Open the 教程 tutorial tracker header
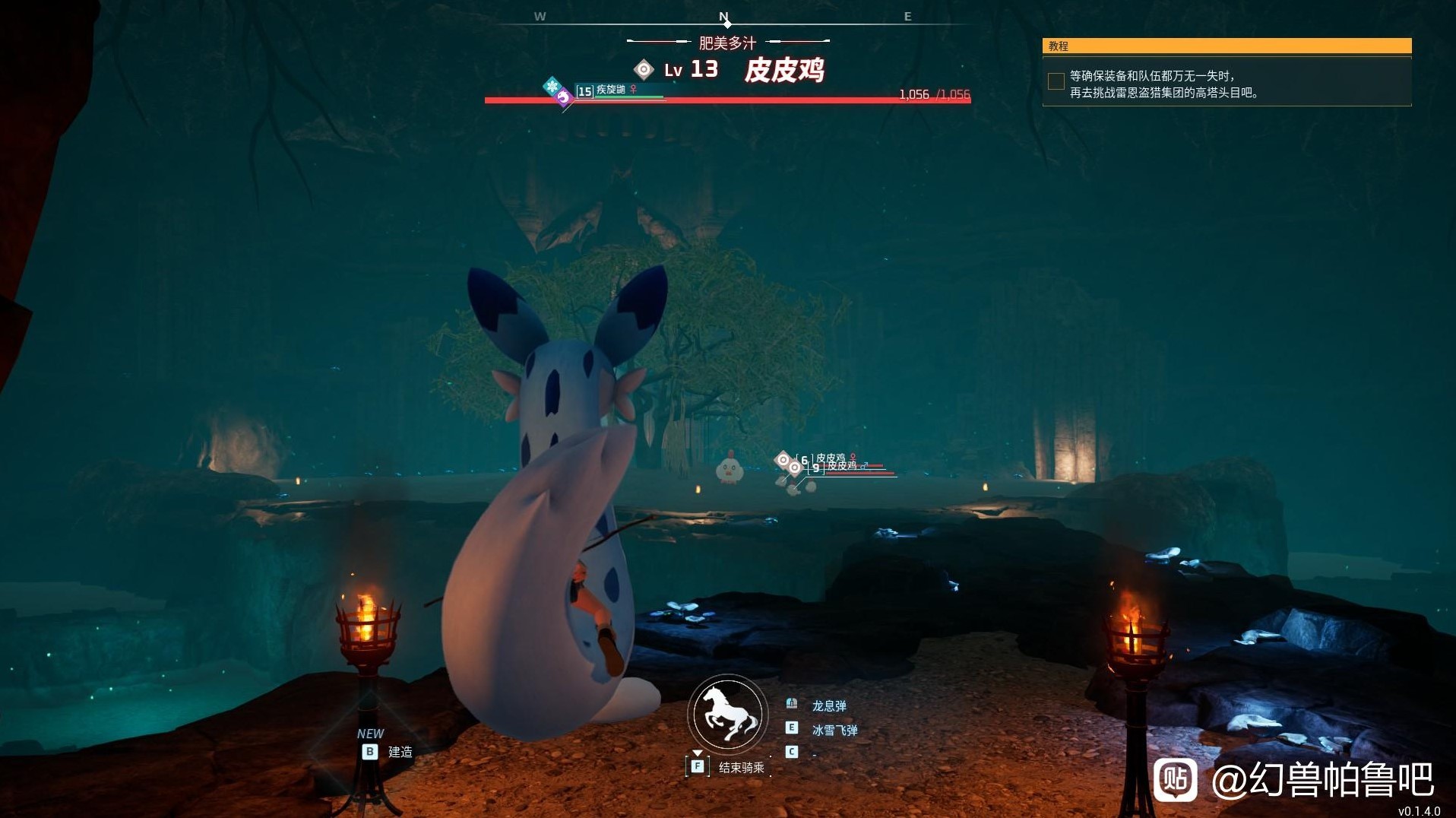Screen dimensions: 1456x818 (1227, 46)
